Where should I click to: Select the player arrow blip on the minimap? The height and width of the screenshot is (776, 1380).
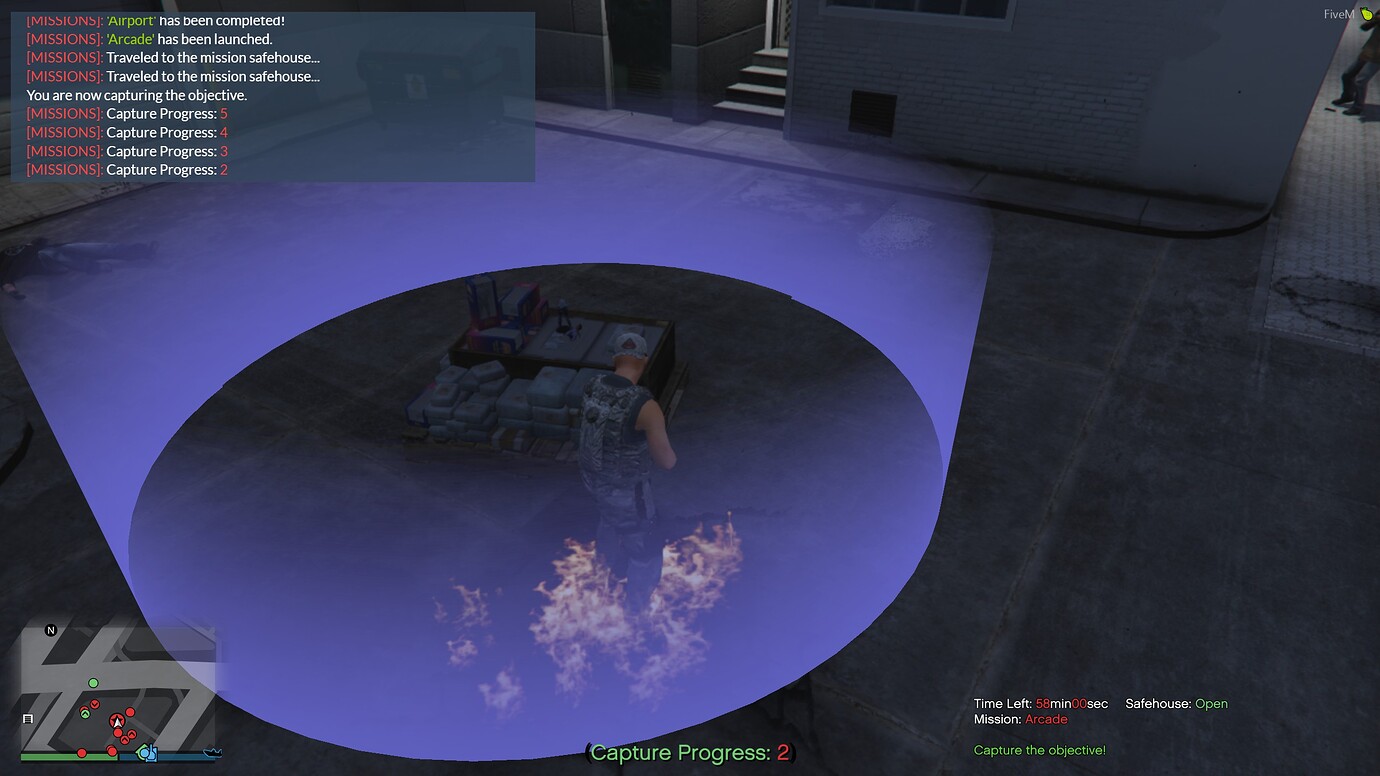pos(117,721)
